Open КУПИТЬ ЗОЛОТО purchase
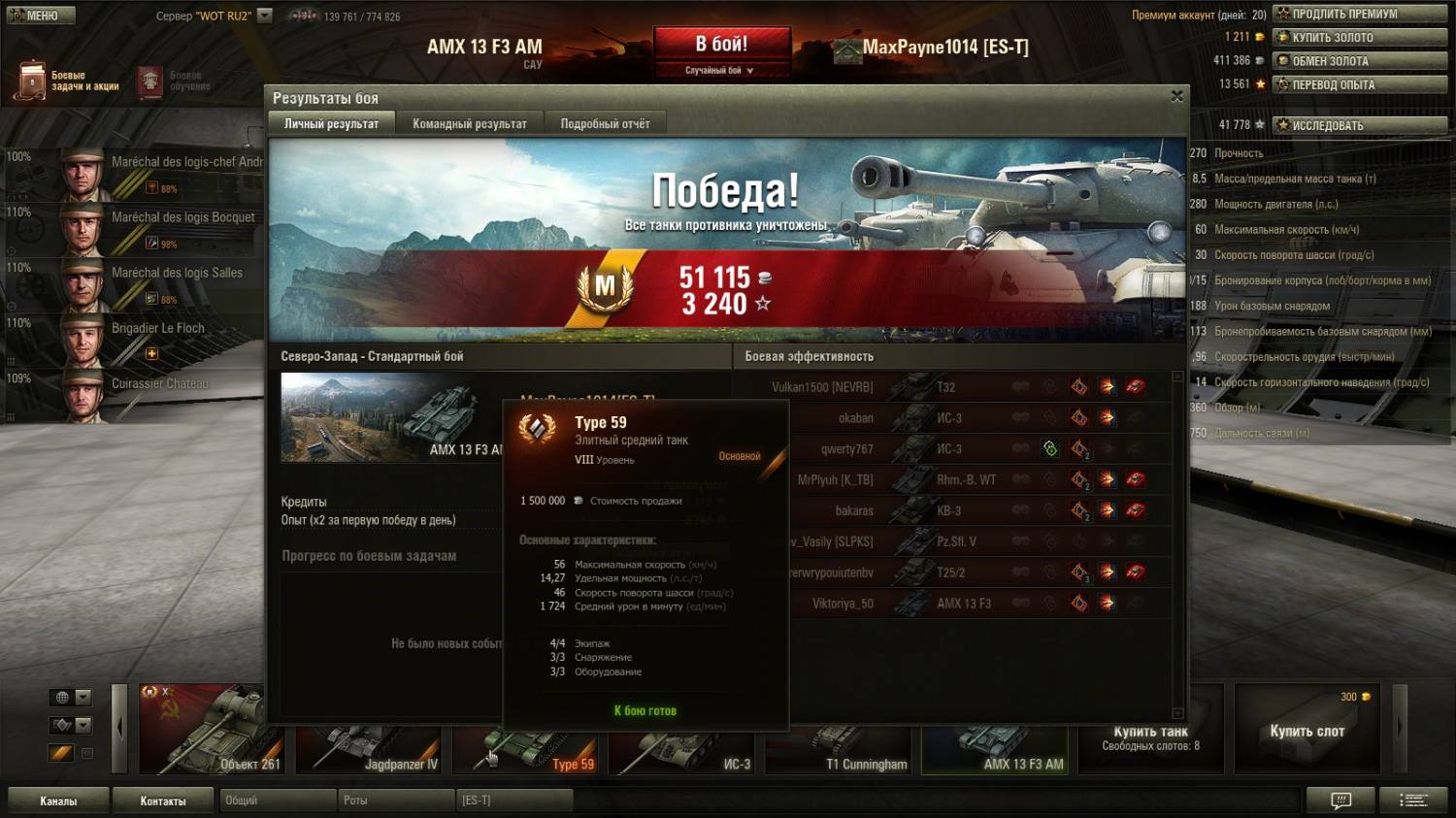 coord(1359,37)
